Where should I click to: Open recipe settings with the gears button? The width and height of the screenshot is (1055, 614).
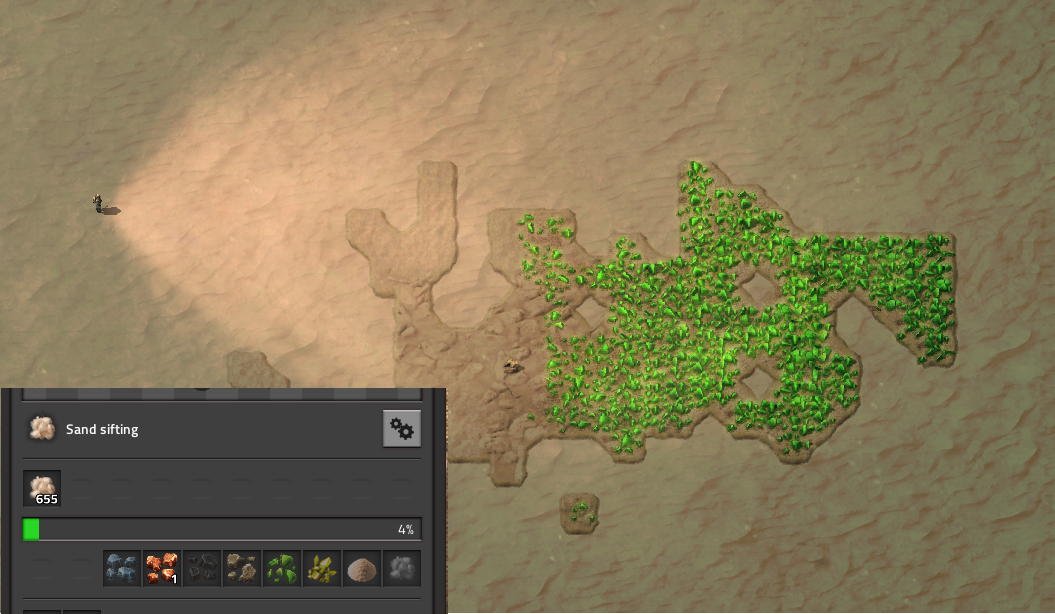click(x=402, y=429)
